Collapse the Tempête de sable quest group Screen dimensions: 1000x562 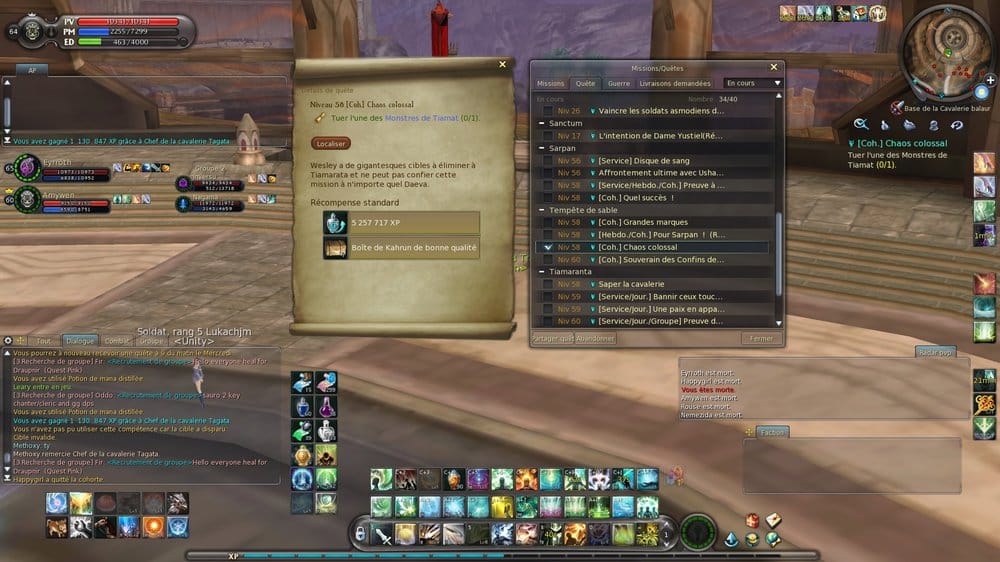coord(541,210)
